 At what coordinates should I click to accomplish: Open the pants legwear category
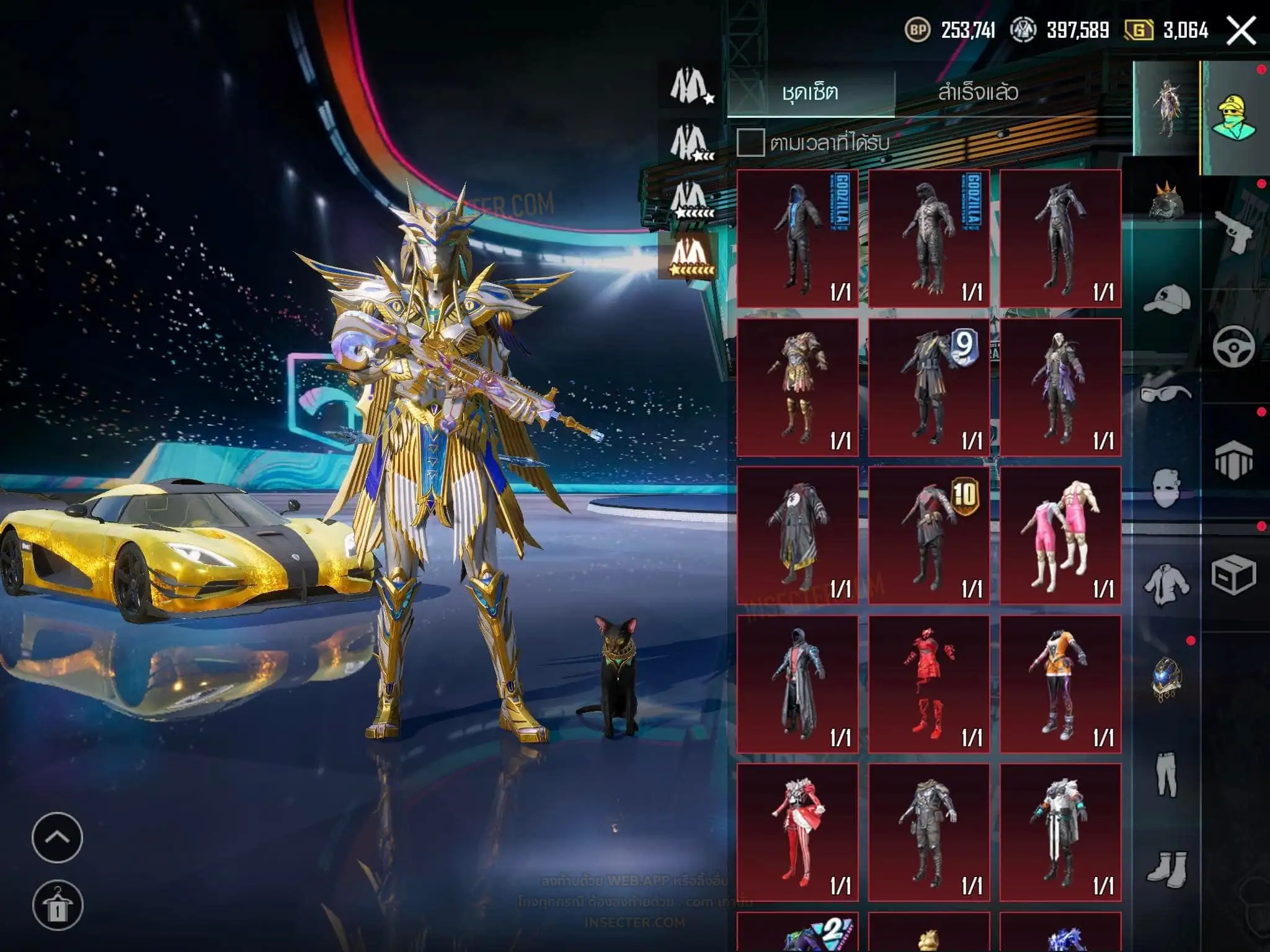coord(1166,775)
